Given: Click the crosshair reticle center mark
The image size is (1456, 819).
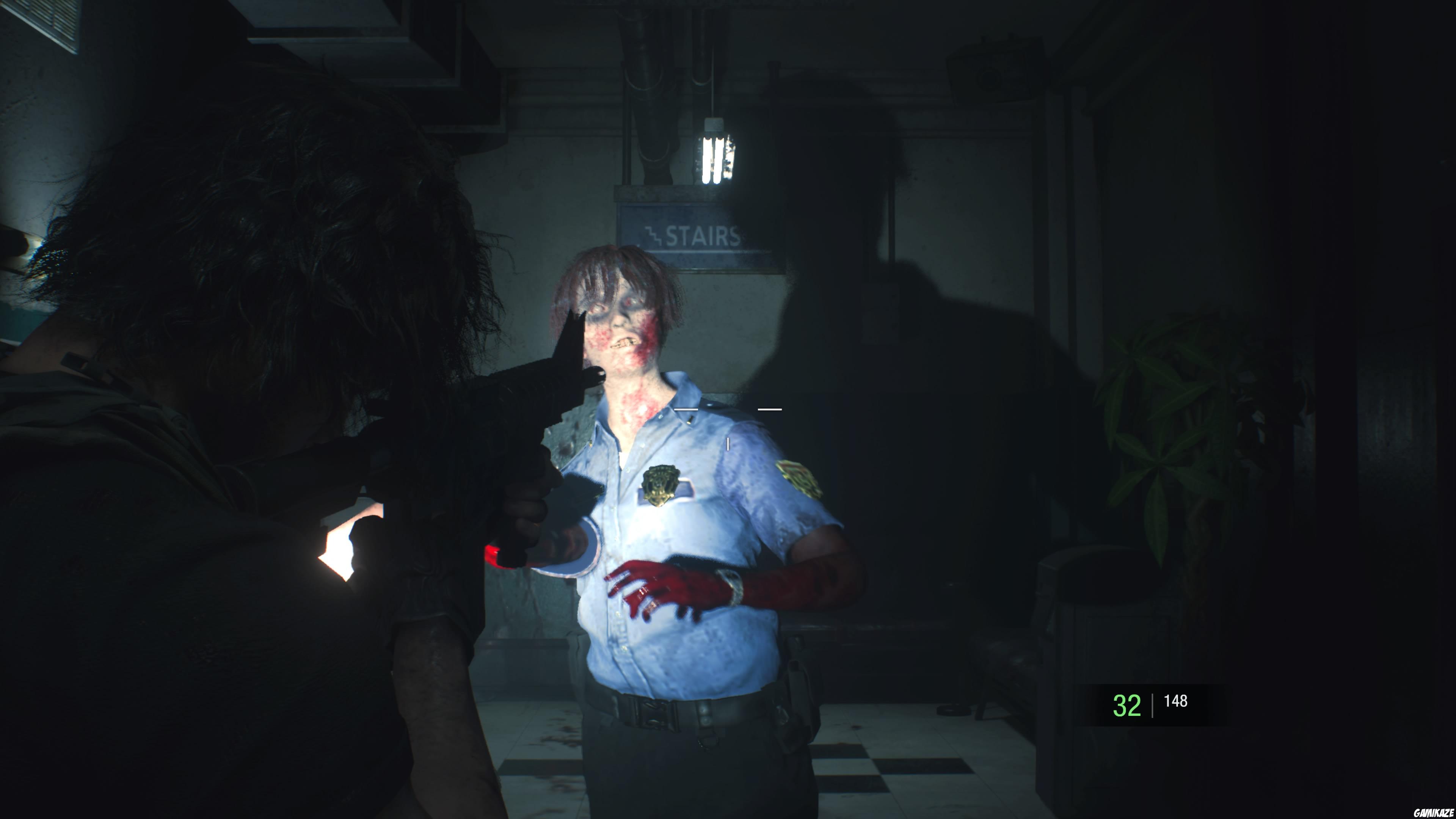Looking at the screenshot, I should click(x=728, y=444).
